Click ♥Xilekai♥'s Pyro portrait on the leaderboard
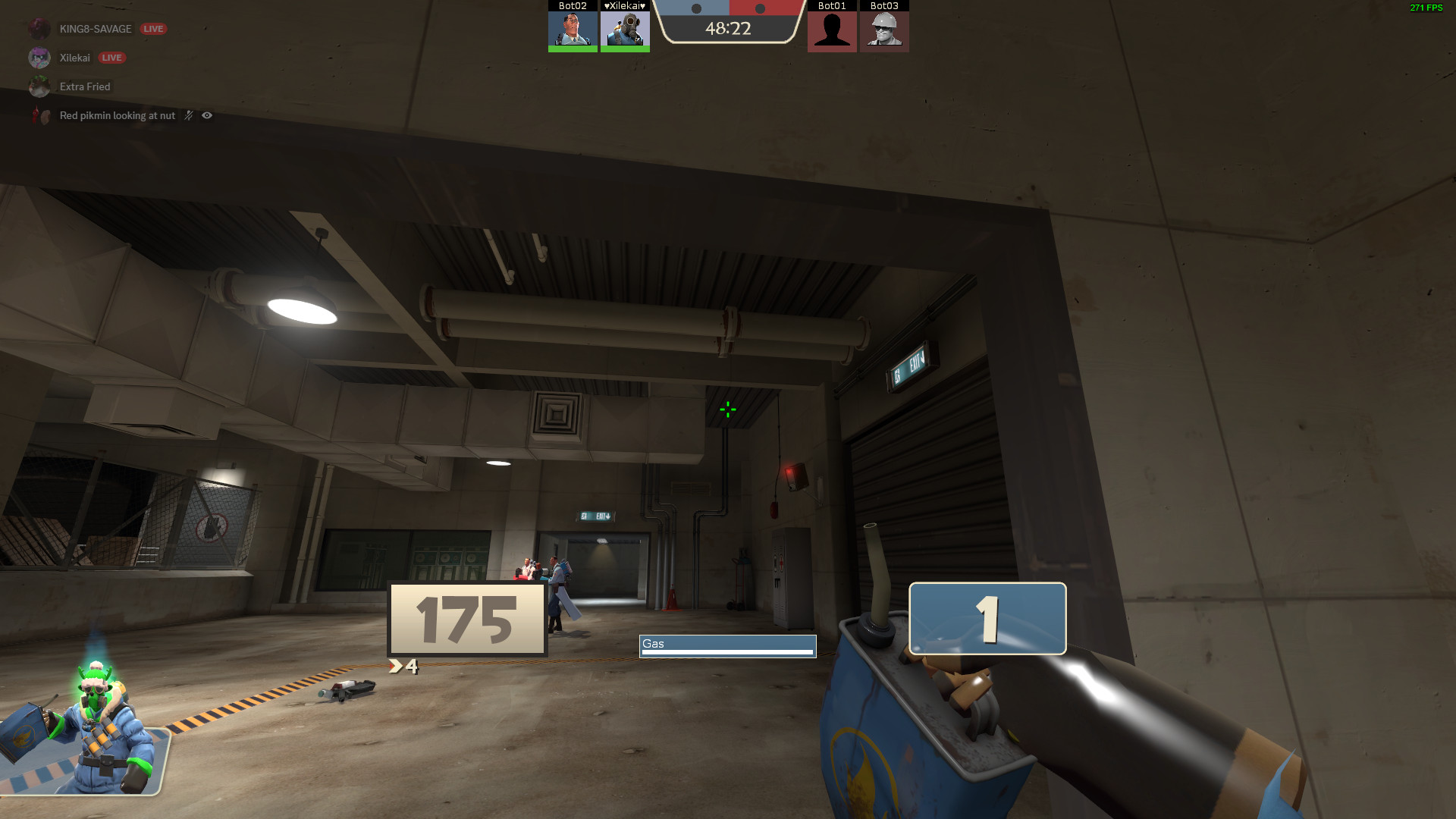Screen dimensions: 1456x819 (x=625, y=30)
